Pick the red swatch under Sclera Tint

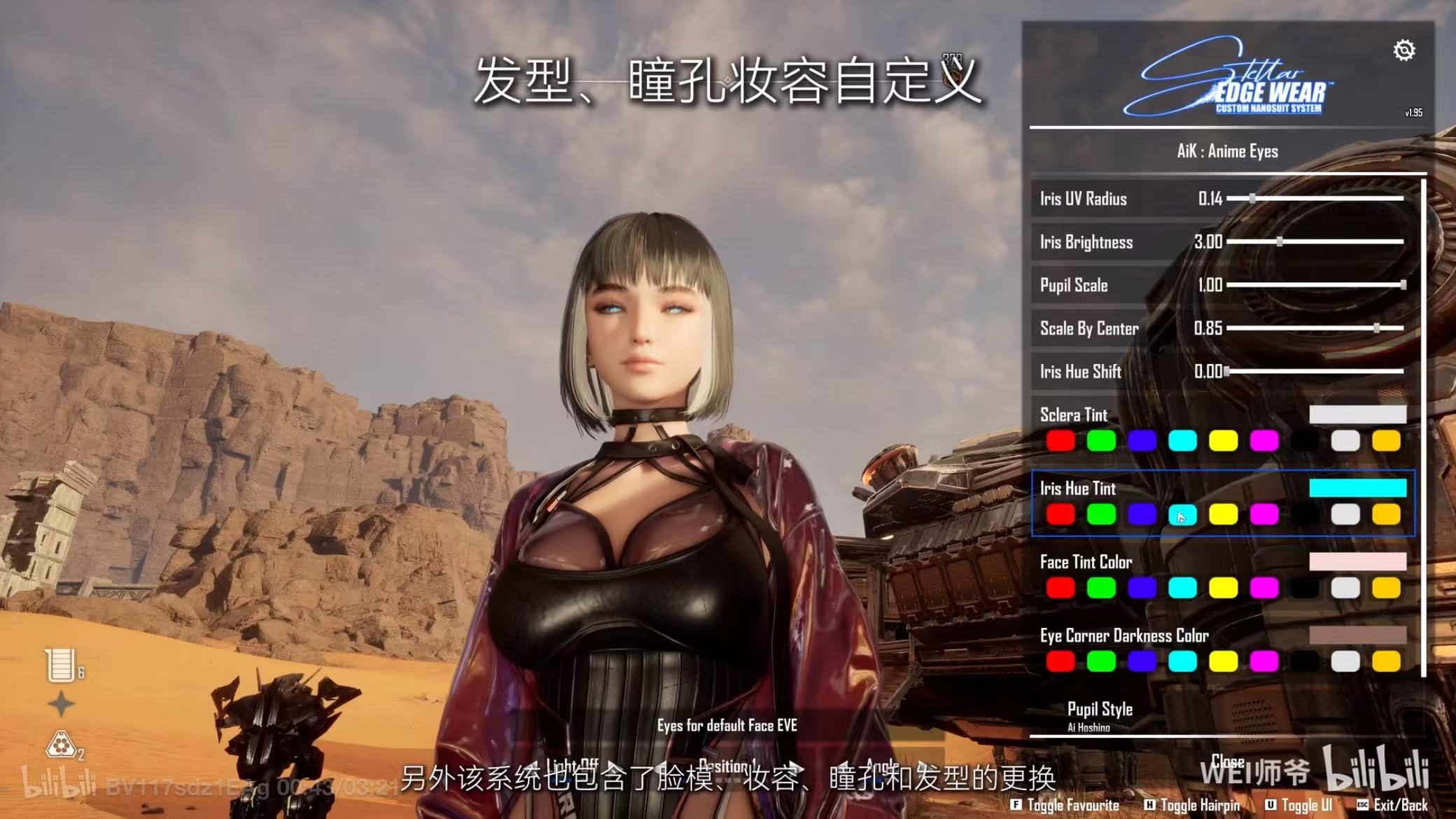pos(1061,440)
